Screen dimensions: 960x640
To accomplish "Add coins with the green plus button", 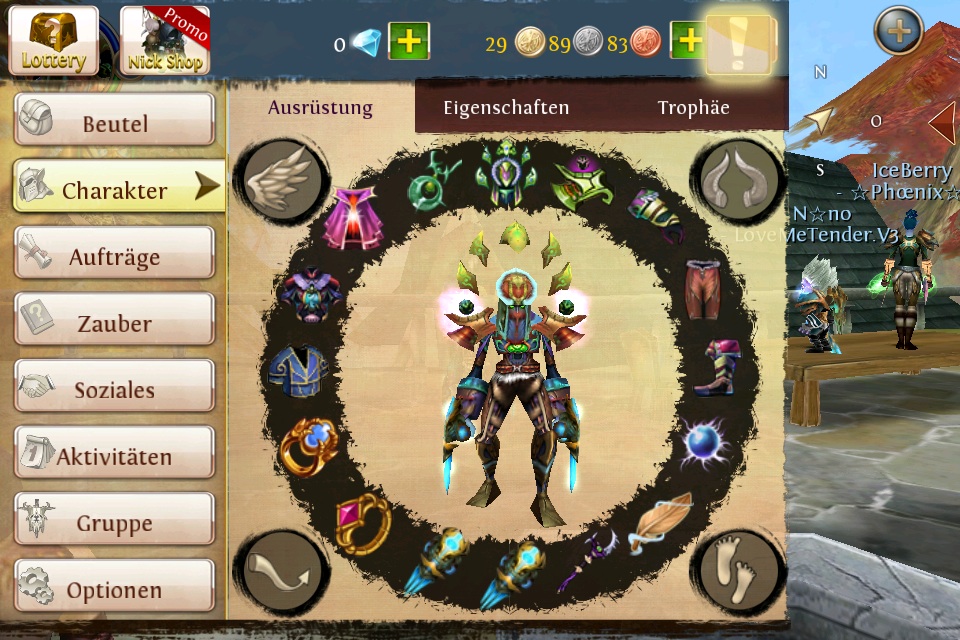I will (x=689, y=42).
